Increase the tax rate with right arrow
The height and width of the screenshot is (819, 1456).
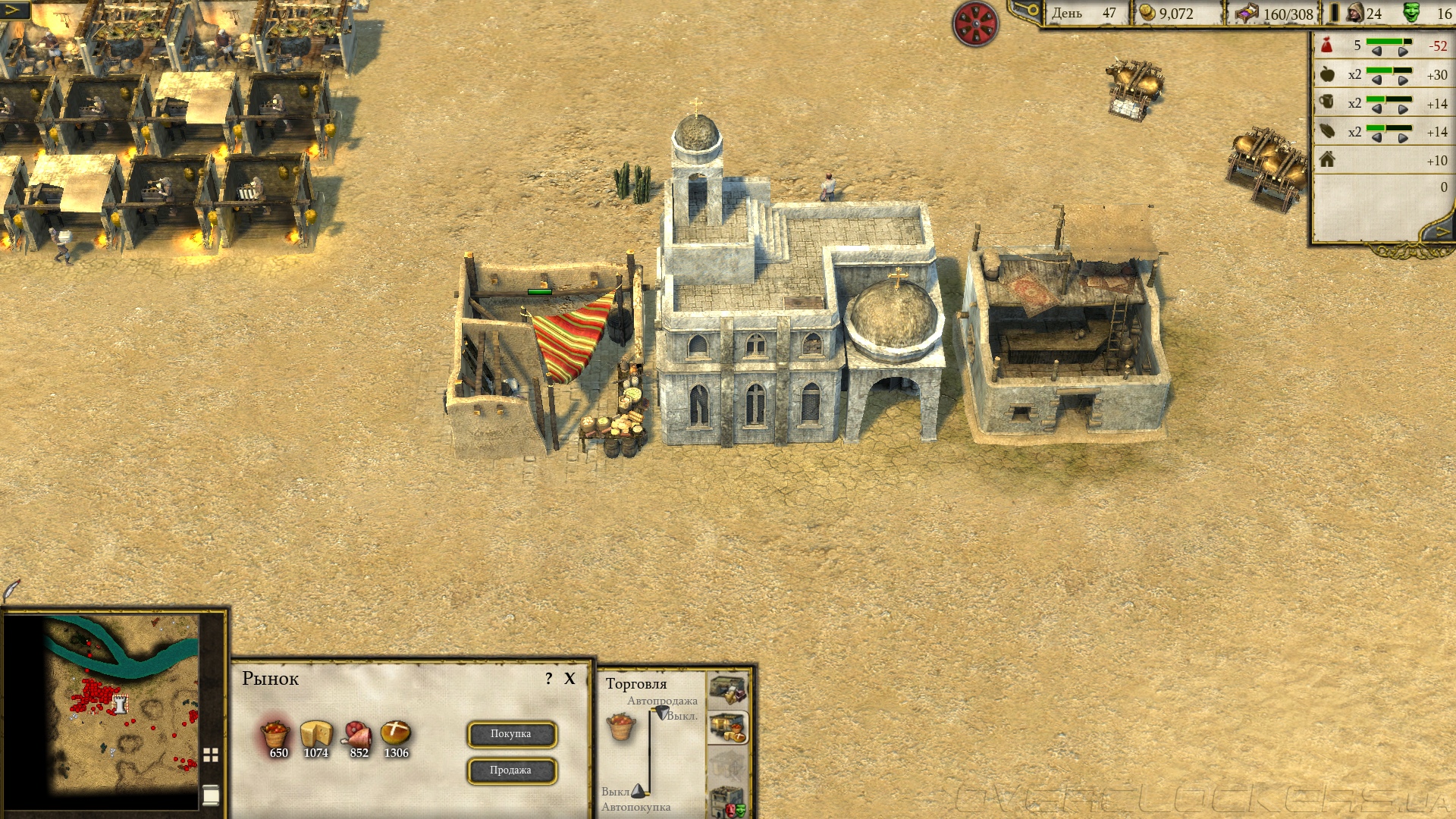[x=1403, y=52]
